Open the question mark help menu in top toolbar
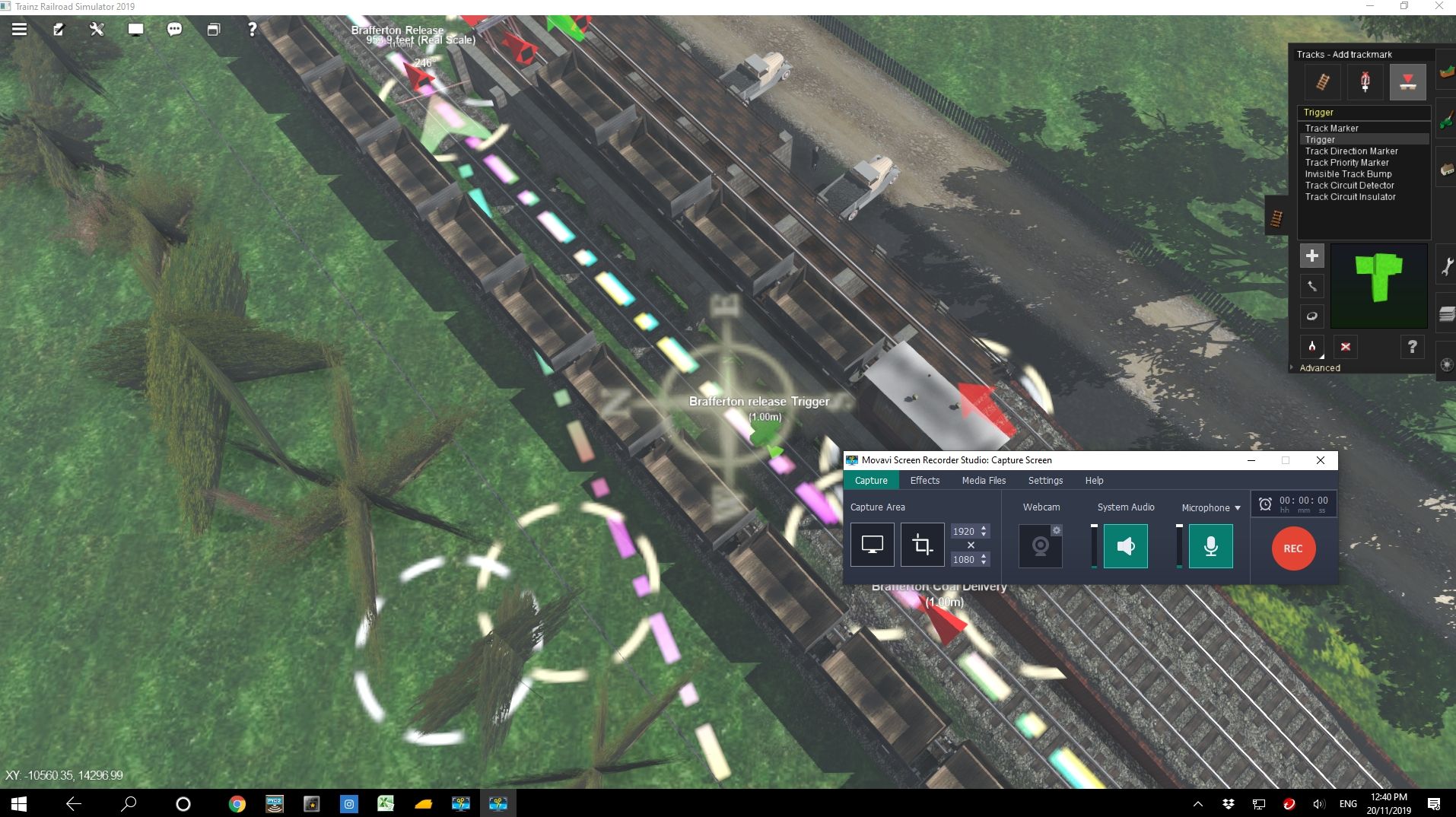 coord(252,30)
